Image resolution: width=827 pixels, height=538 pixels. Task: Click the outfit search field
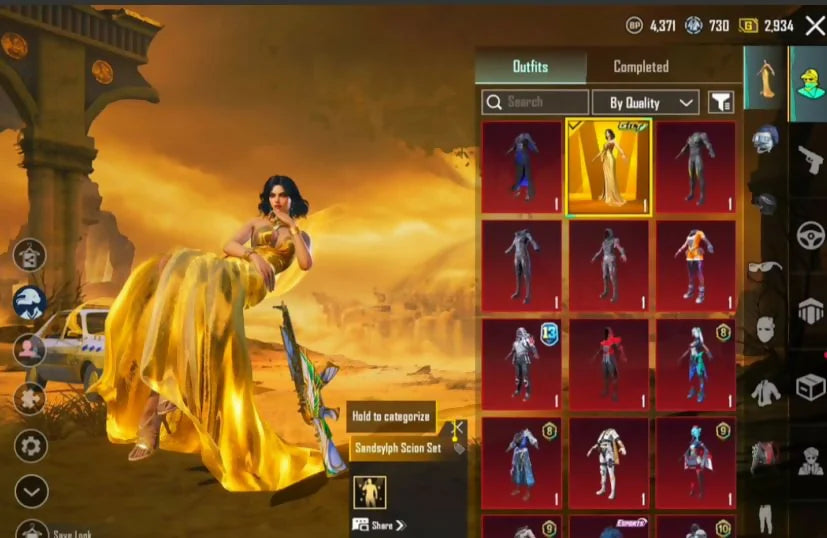coord(536,102)
